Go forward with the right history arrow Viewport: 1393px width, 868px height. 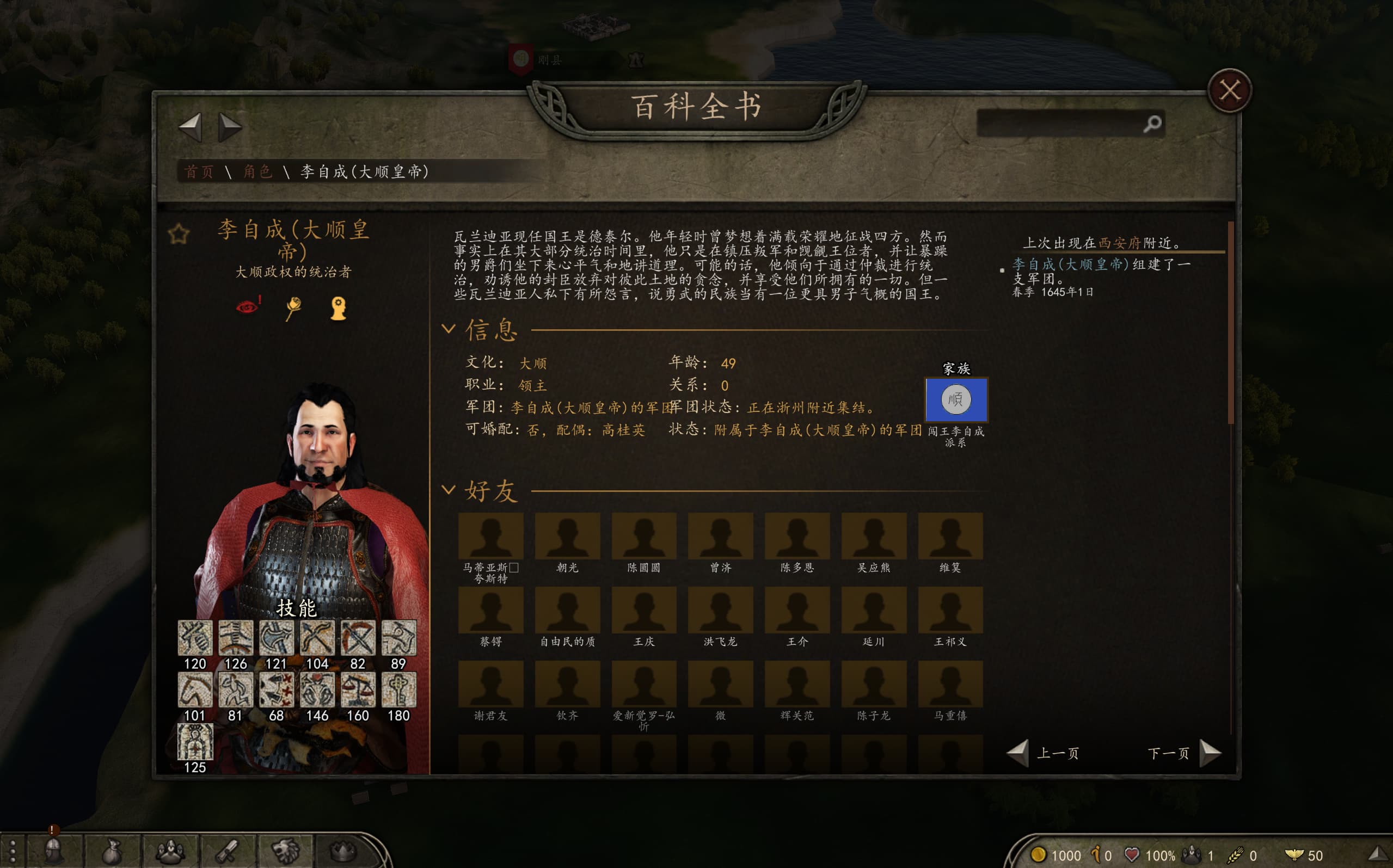point(229,126)
